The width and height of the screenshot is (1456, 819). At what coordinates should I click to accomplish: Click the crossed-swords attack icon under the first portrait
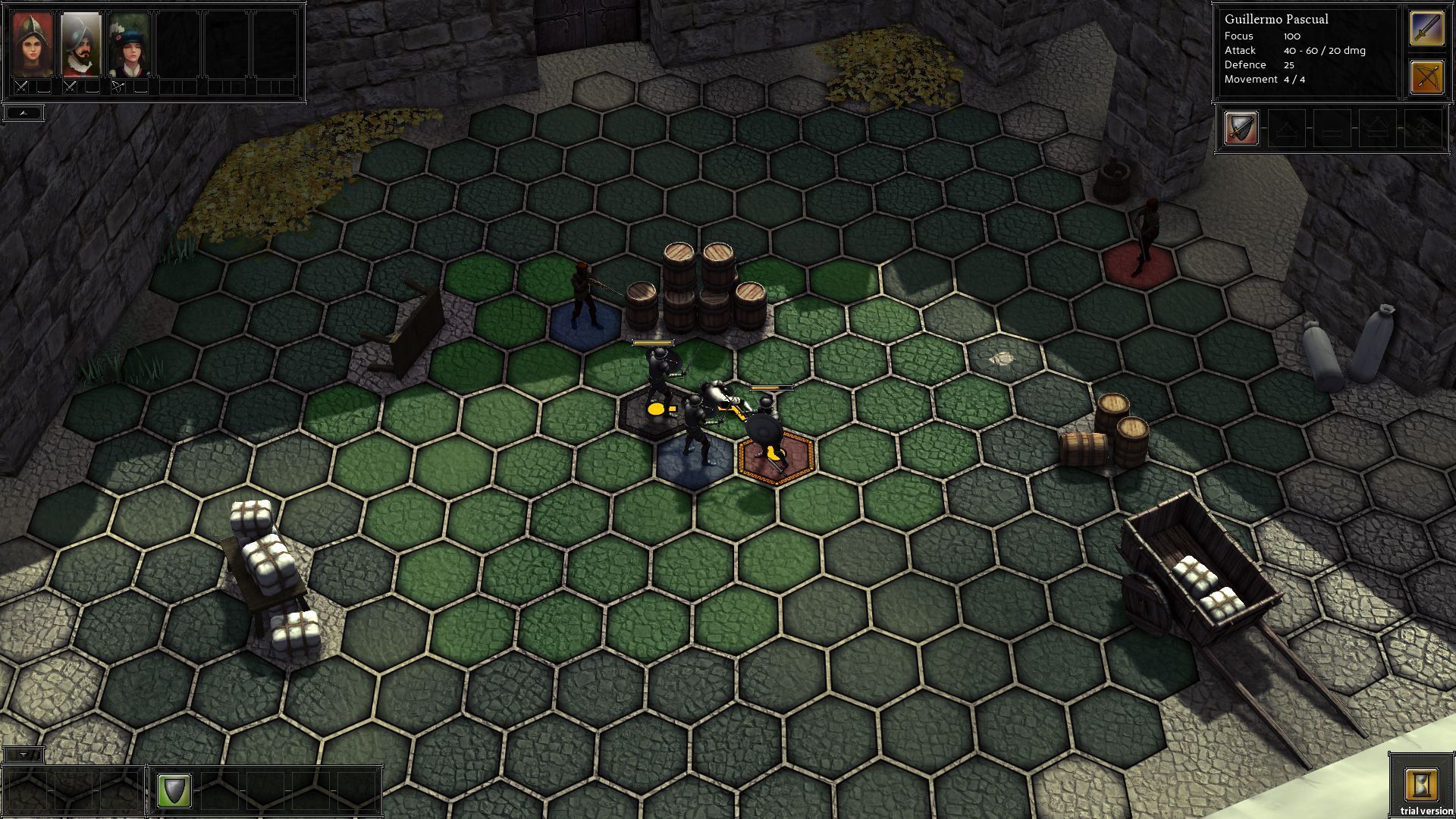point(21,87)
